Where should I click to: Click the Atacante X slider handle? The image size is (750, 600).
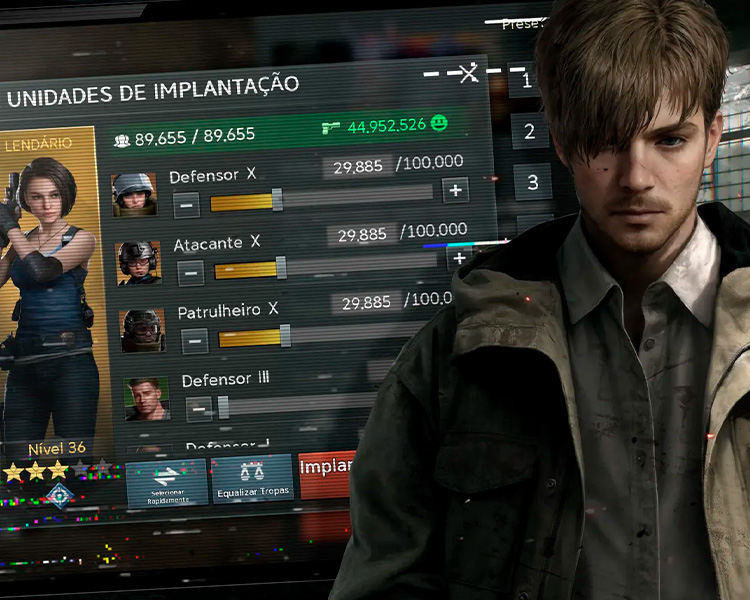281,267
